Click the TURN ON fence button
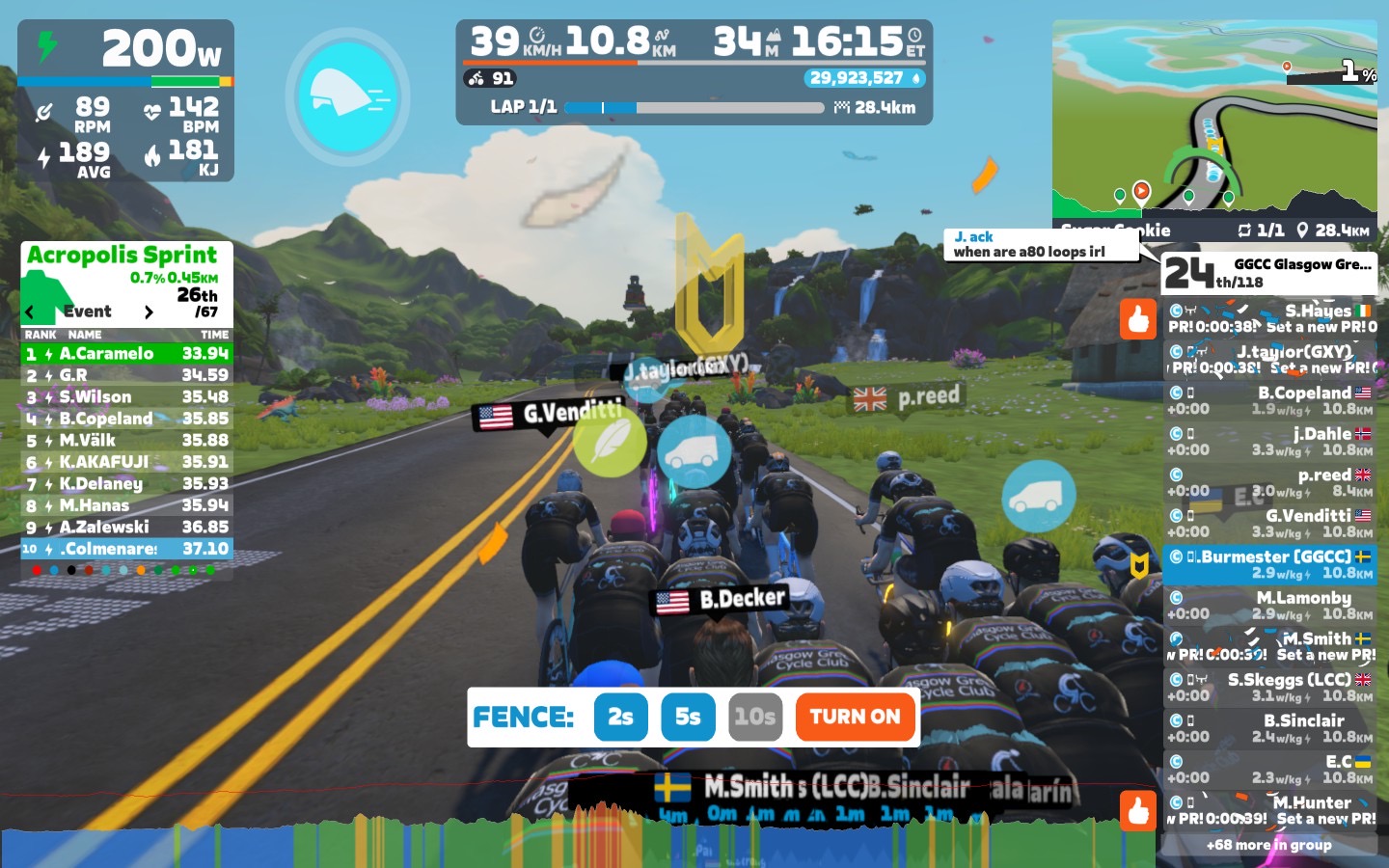 [x=855, y=717]
